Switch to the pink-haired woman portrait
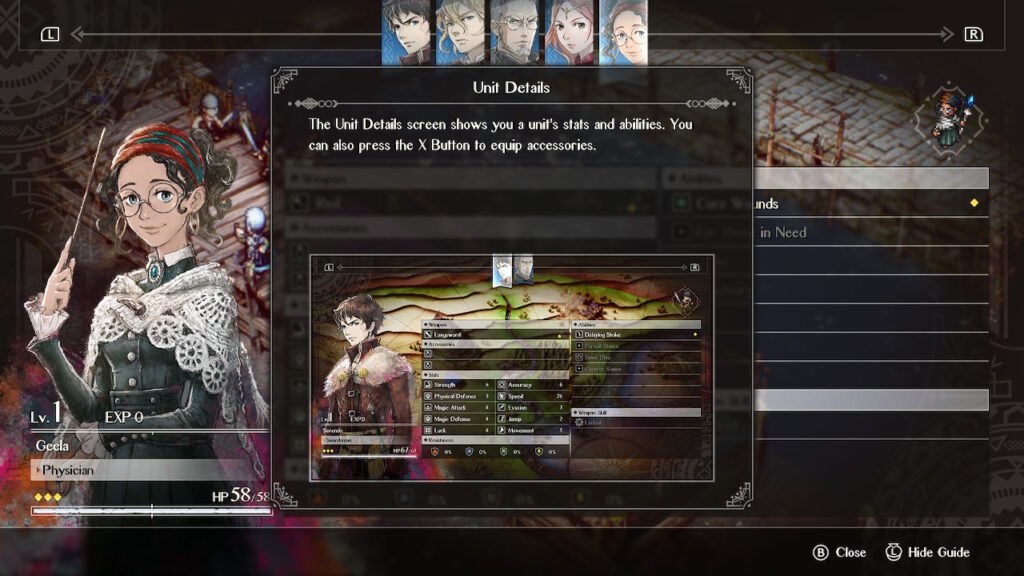Image resolution: width=1024 pixels, height=576 pixels. [568, 31]
